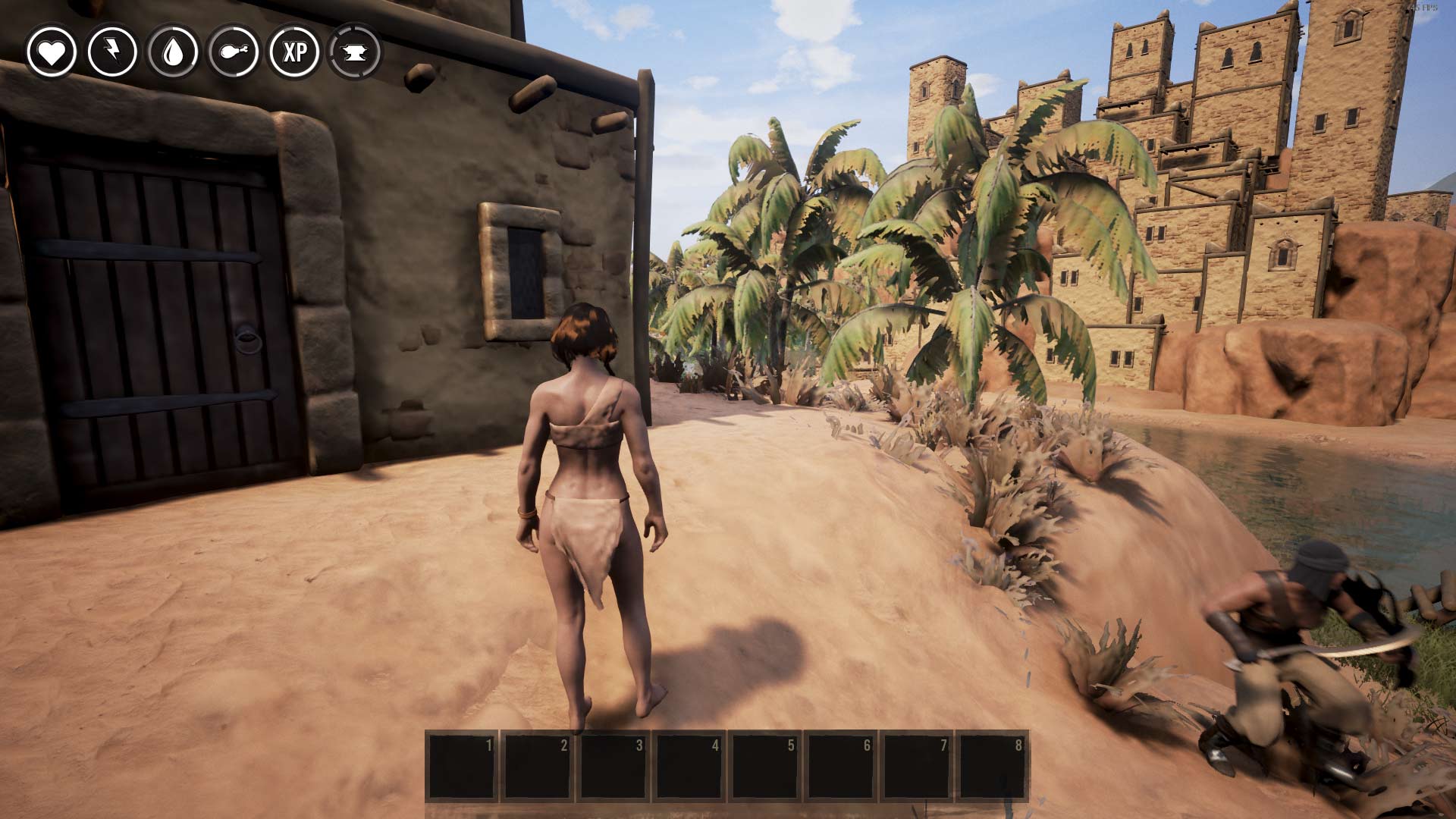This screenshot has height=819, width=1456.
Task: Select the lightning bolt stamina icon
Action: (x=112, y=52)
